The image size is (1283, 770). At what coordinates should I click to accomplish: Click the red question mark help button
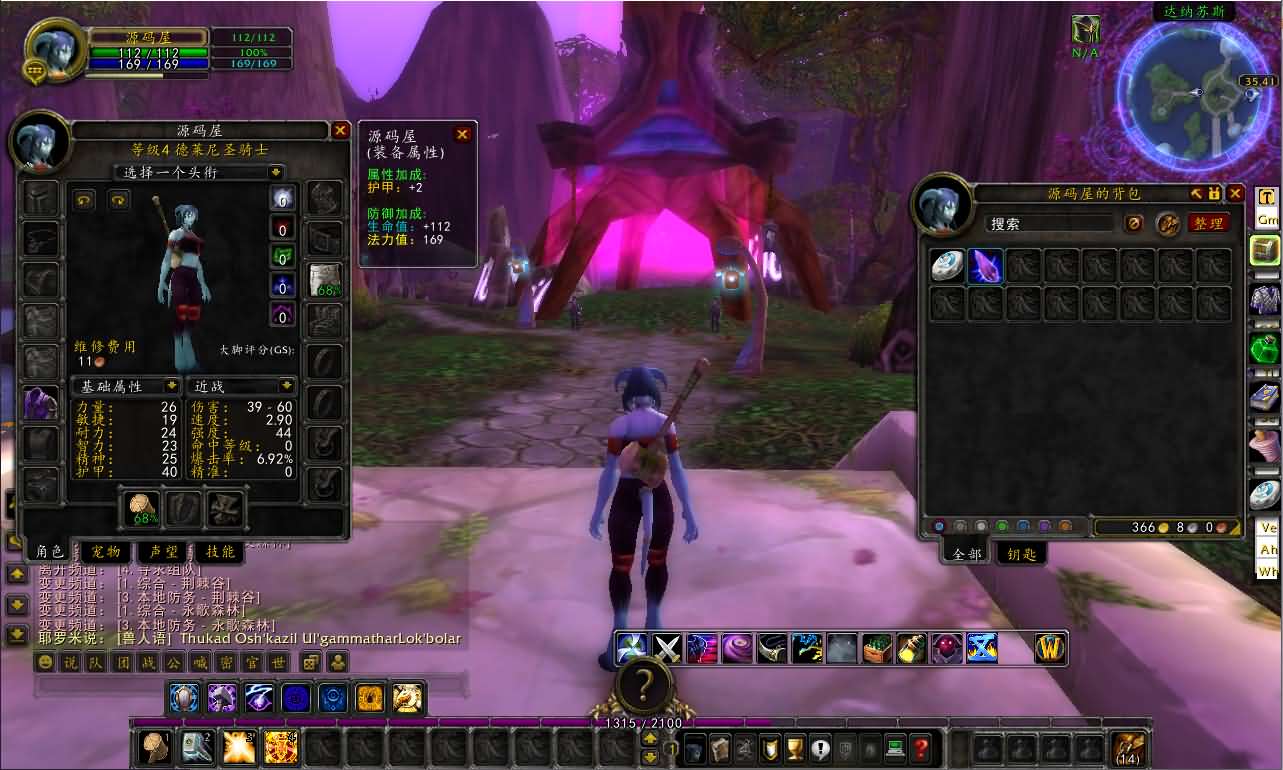pos(921,746)
